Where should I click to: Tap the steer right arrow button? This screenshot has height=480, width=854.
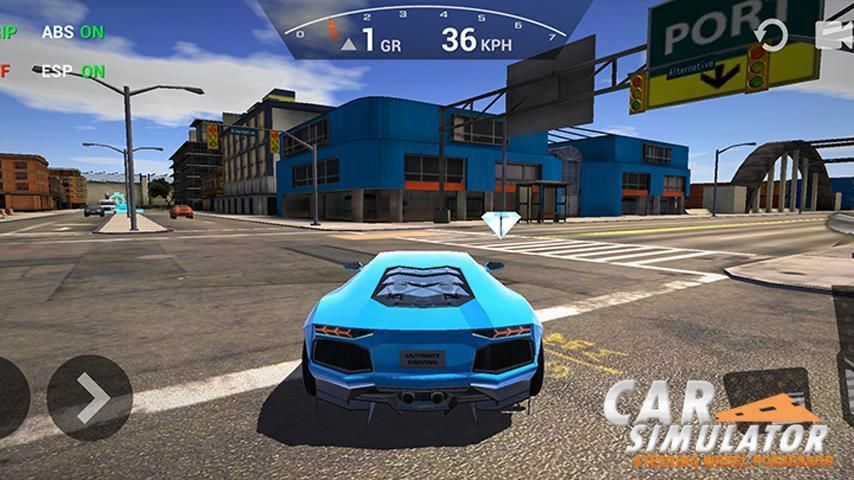coord(89,398)
